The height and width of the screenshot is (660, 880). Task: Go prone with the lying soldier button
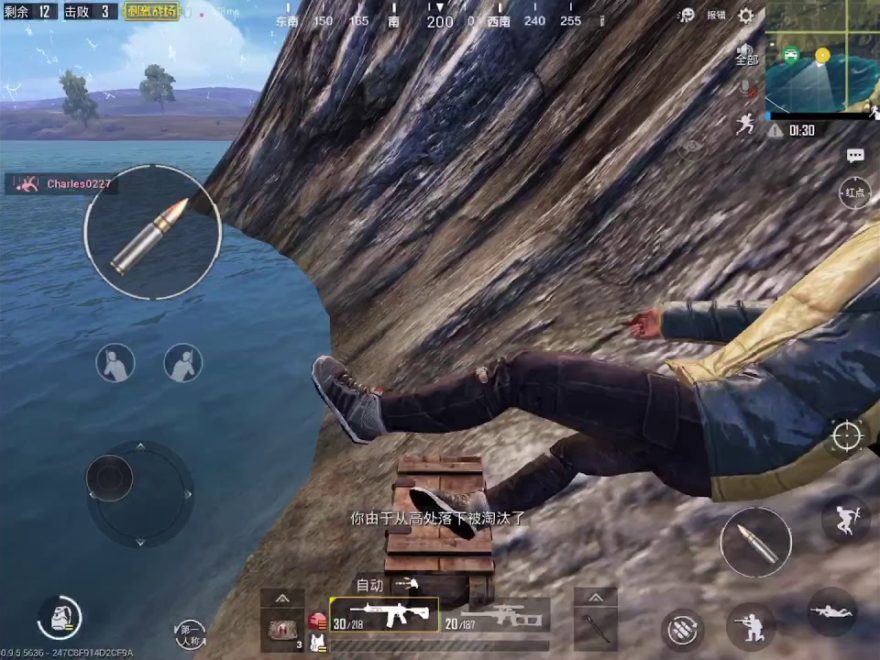[x=832, y=611]
